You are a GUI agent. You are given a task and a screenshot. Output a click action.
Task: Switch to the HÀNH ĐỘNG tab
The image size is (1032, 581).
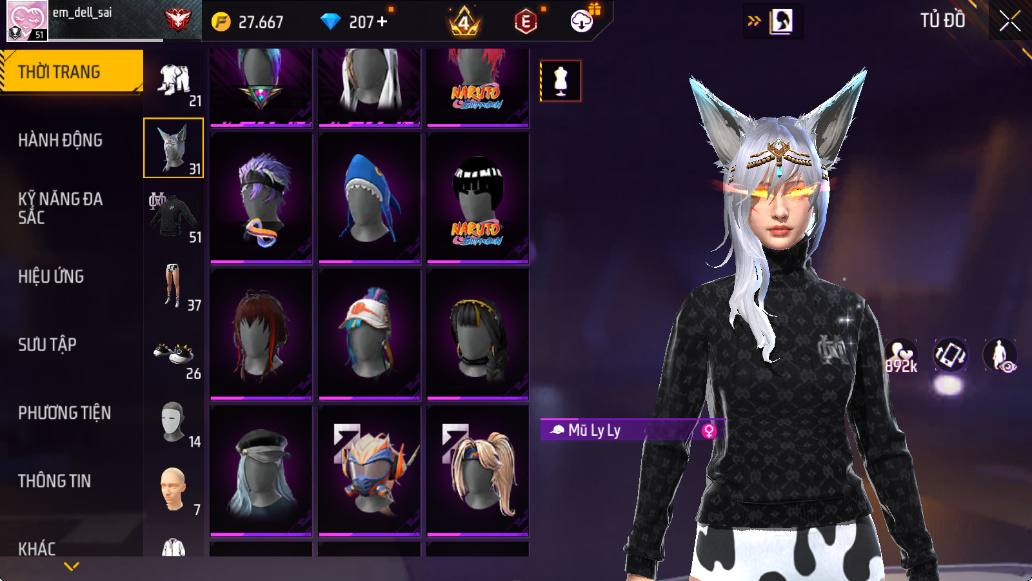[60, 140]
